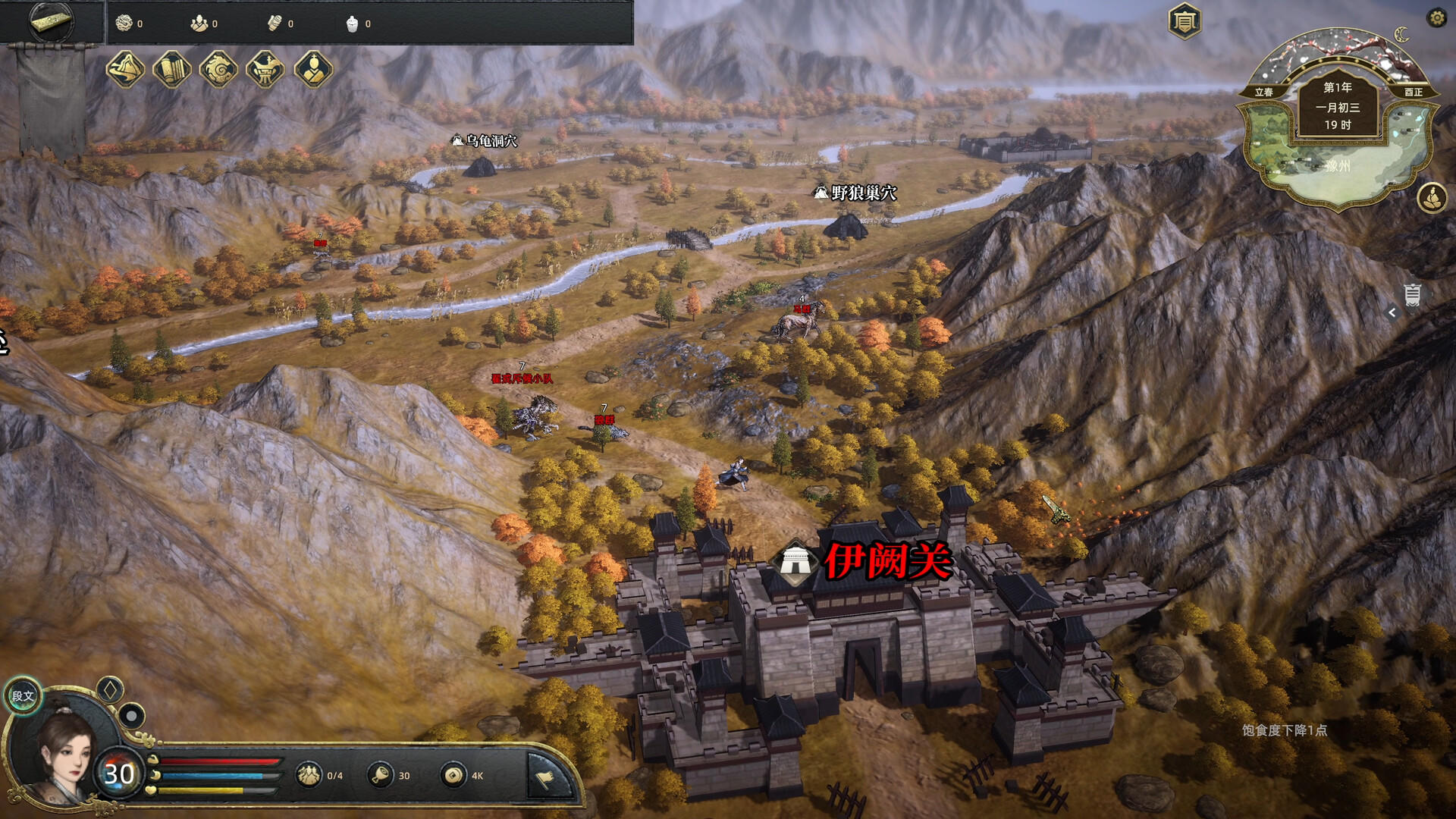This screenshot has width=1456, height=819.
Task: Click the diamond-shaped button above the portrait
Action: click(x=110, y=690)
